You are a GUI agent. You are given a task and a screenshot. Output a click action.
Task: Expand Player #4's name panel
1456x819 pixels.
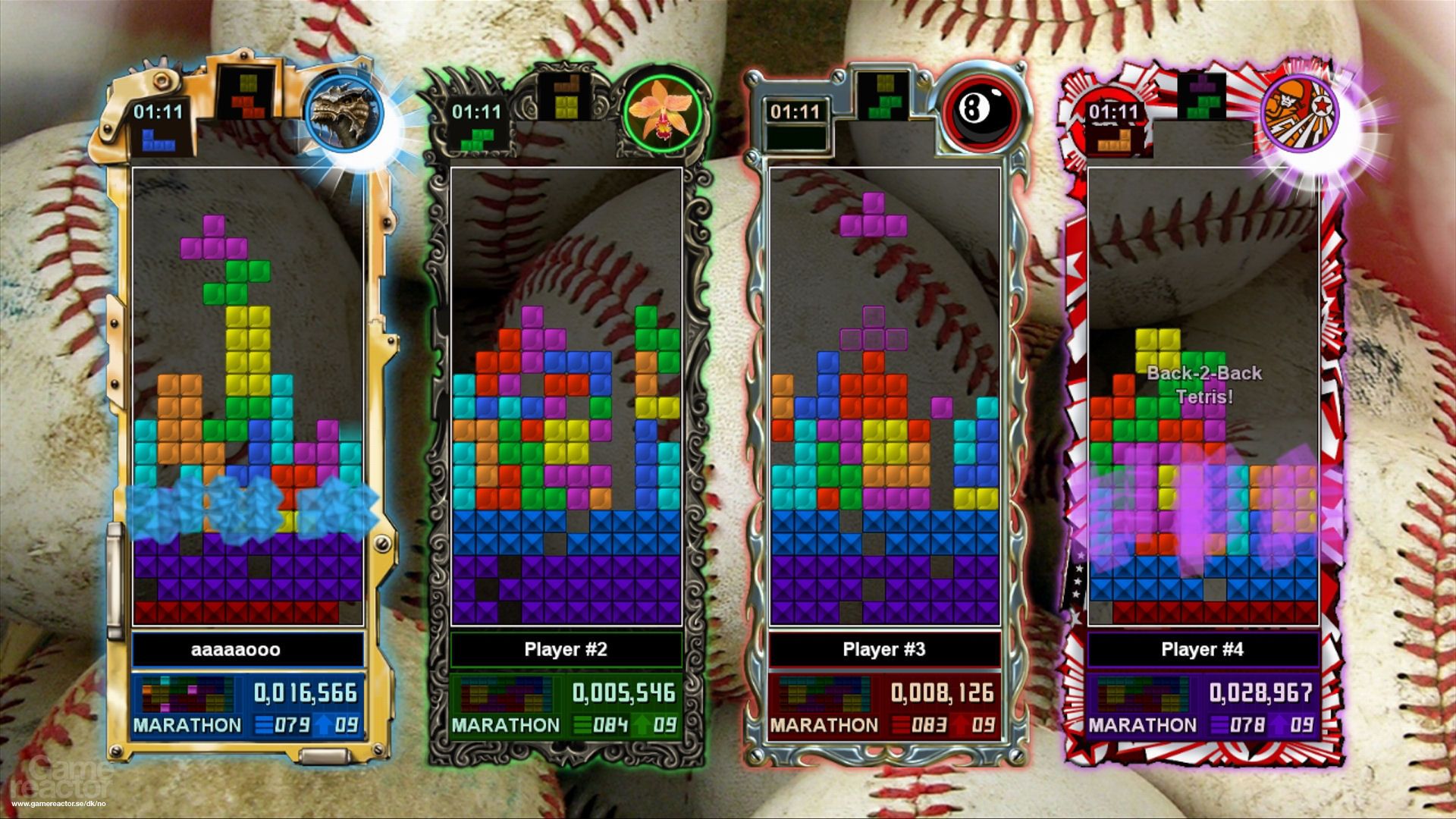pos(1203,649)
